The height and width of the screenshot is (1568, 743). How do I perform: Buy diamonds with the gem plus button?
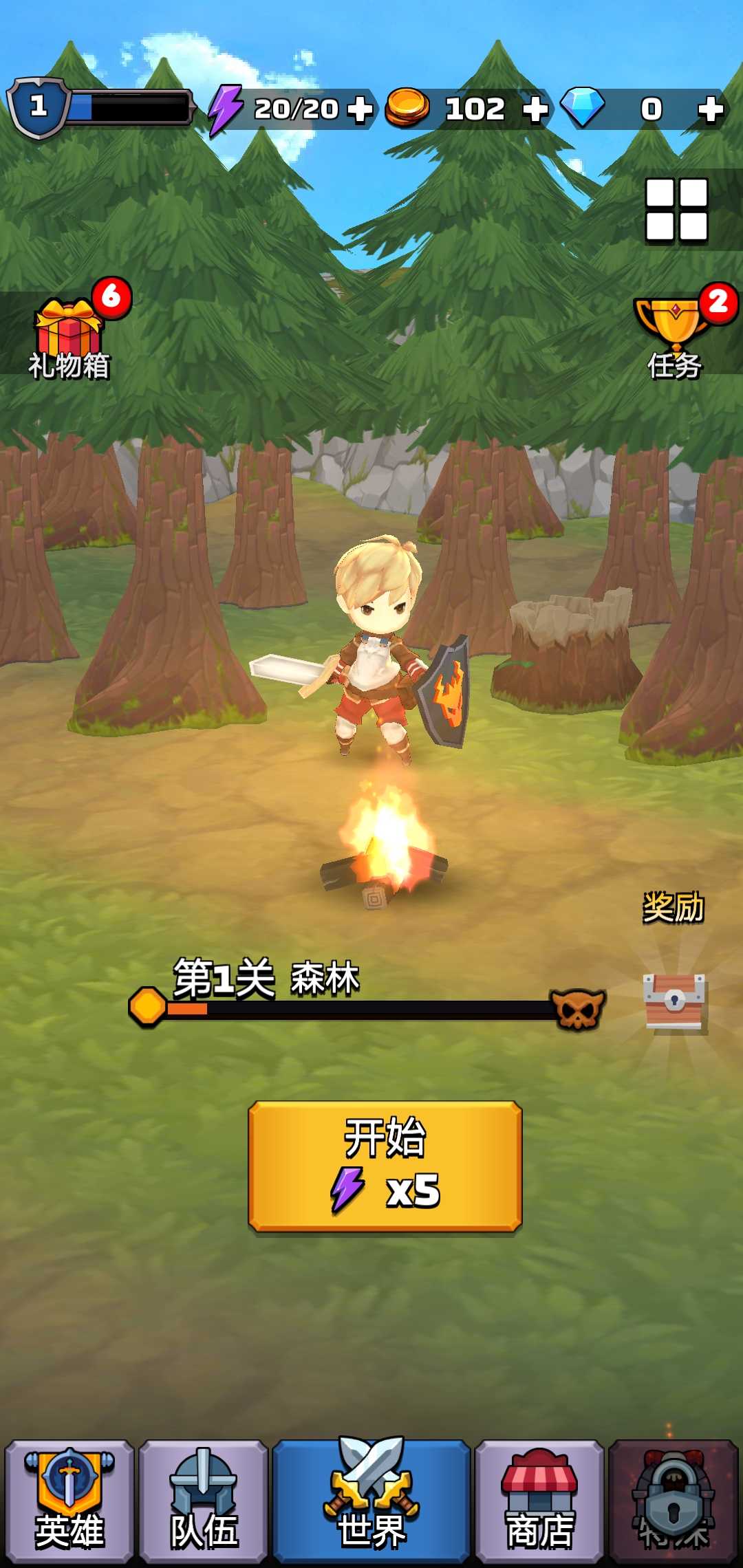pyautogui.click(x=710, y=109)
